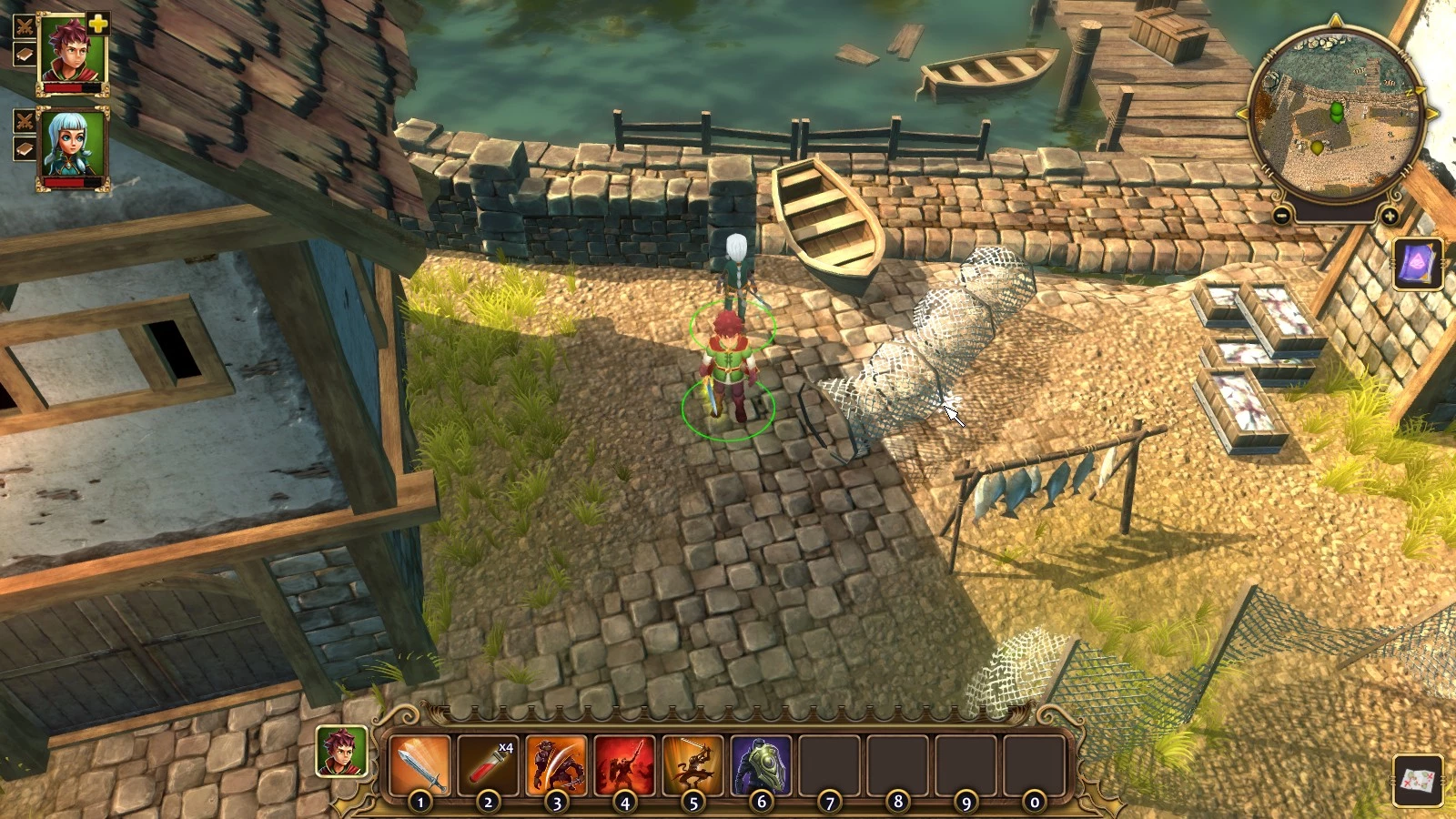This screenshot has width=1456, height=819.
Task: Activate the sword attack in slot 1
Action: (x=420, y=765)
